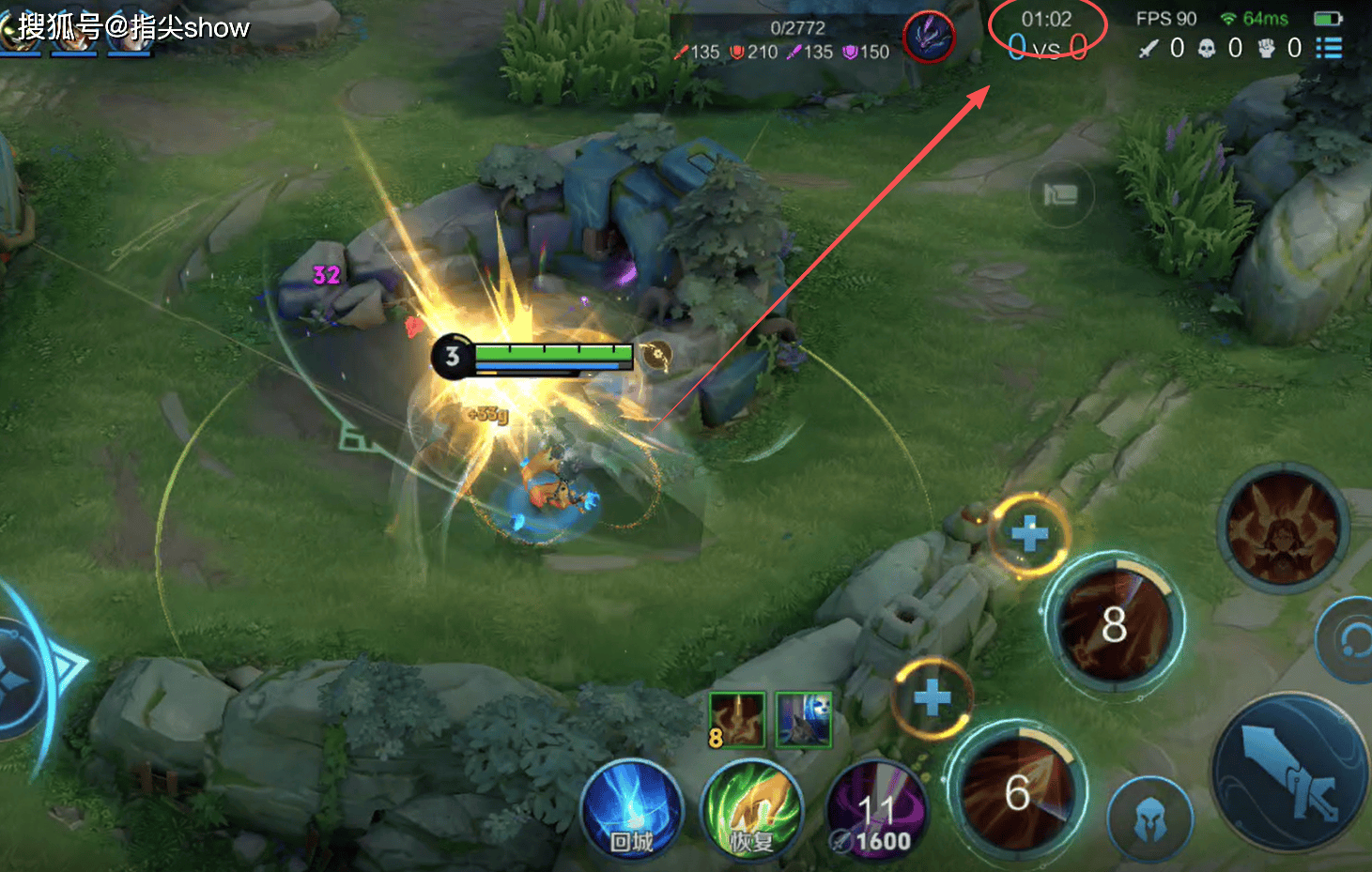Cast the skill showing cooldown 6
The width and height of the screenshot is (1372, 872).
(1017, 791)
